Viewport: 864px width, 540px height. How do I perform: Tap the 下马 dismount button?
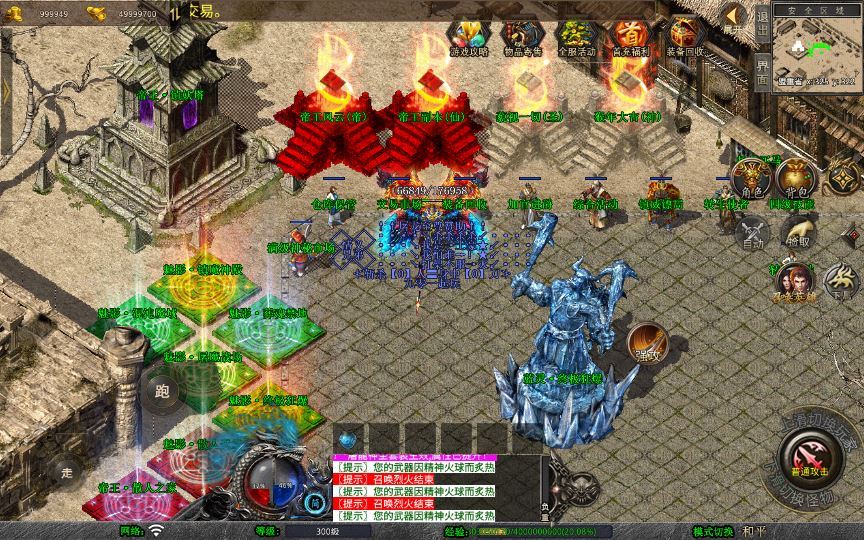click(x=838, y=279)
